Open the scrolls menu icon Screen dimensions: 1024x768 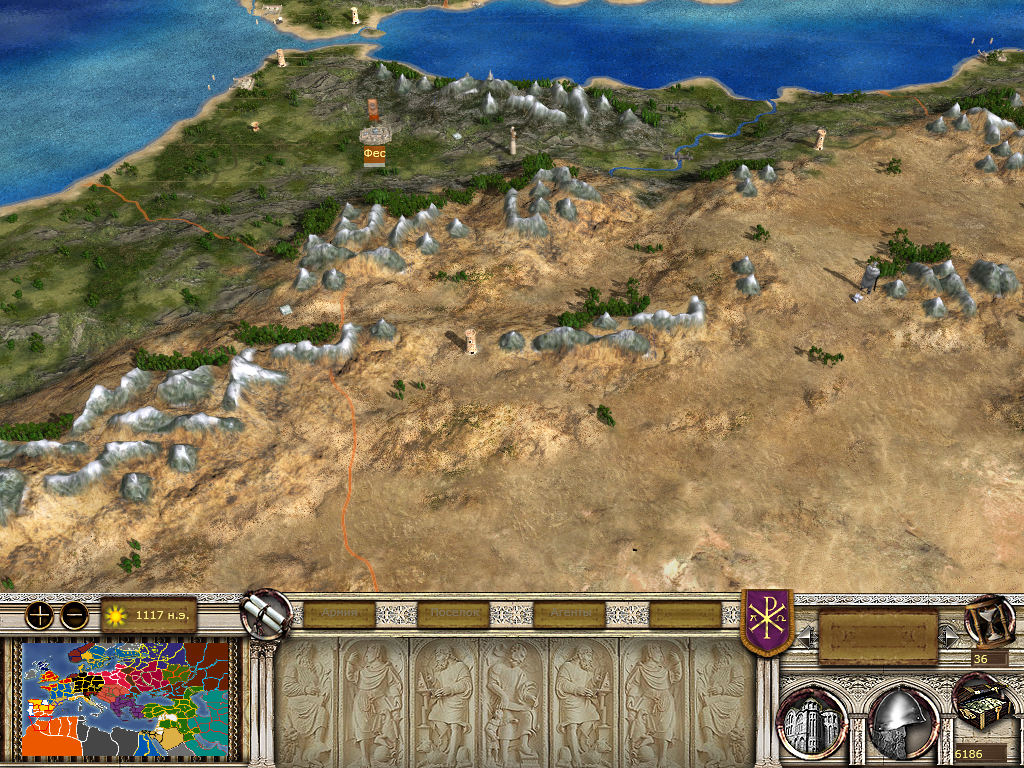[265, 614]
